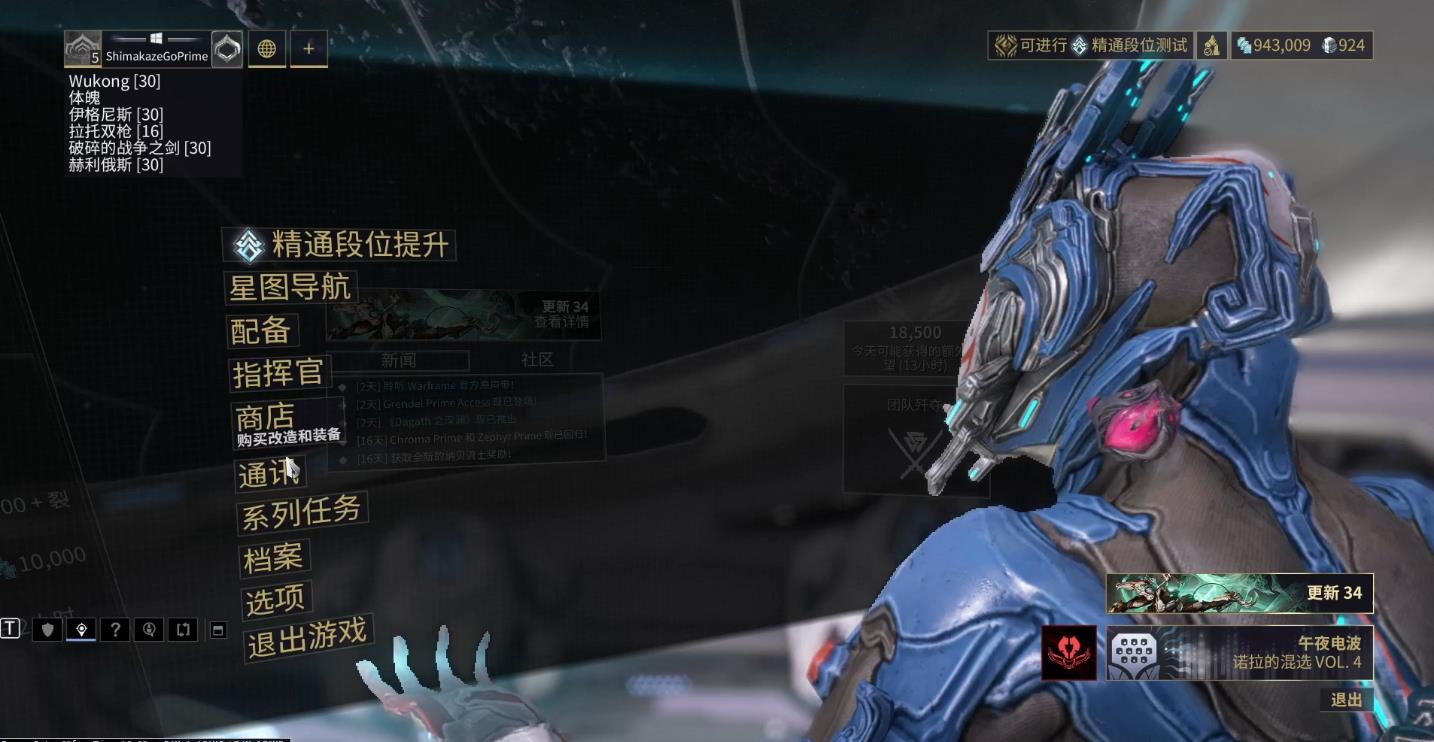
Task: Toggle the text chat with the T icon
Action: (x=11, y=628)
